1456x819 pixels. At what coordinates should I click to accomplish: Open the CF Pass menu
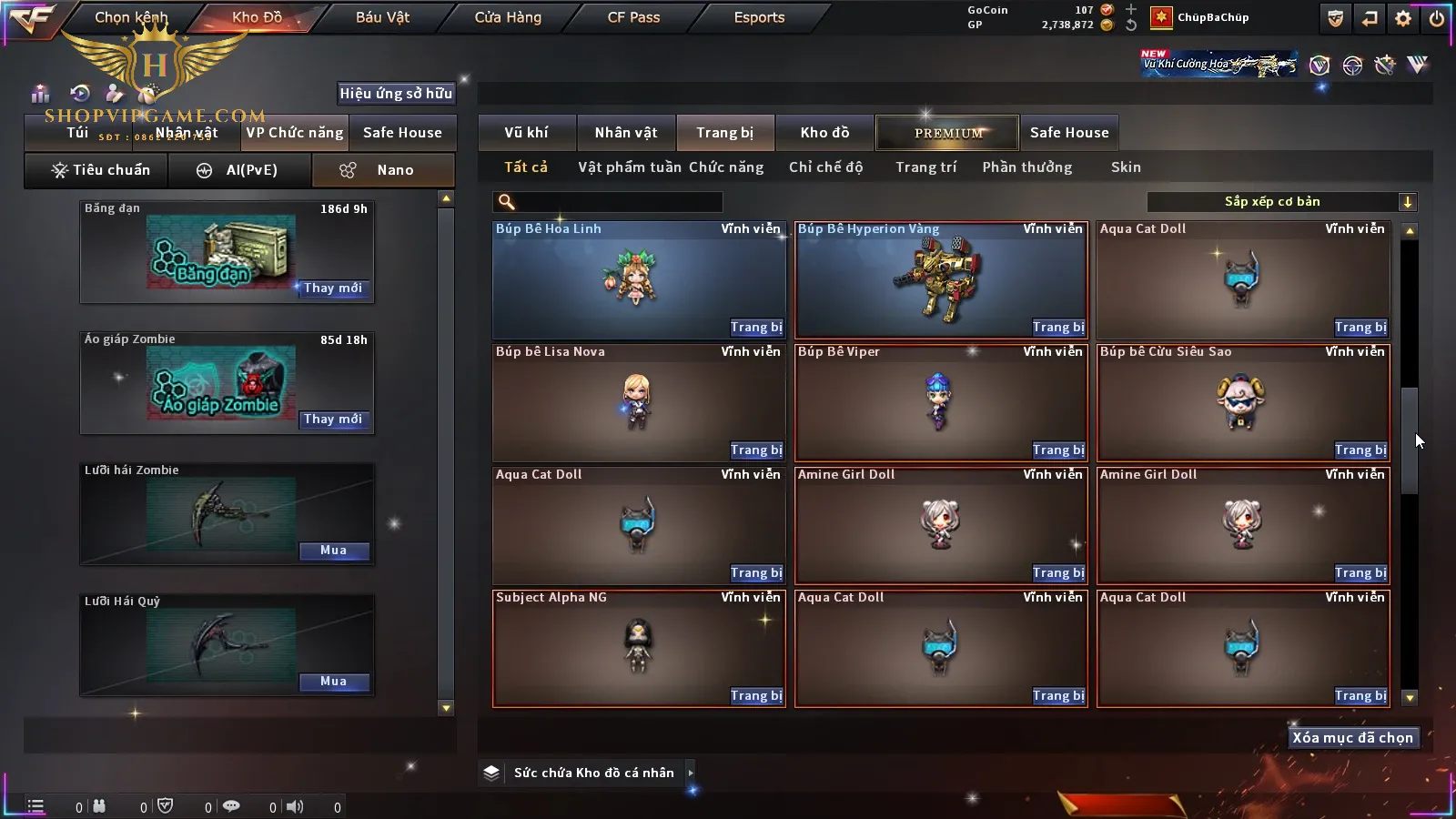tap(633, 17)
